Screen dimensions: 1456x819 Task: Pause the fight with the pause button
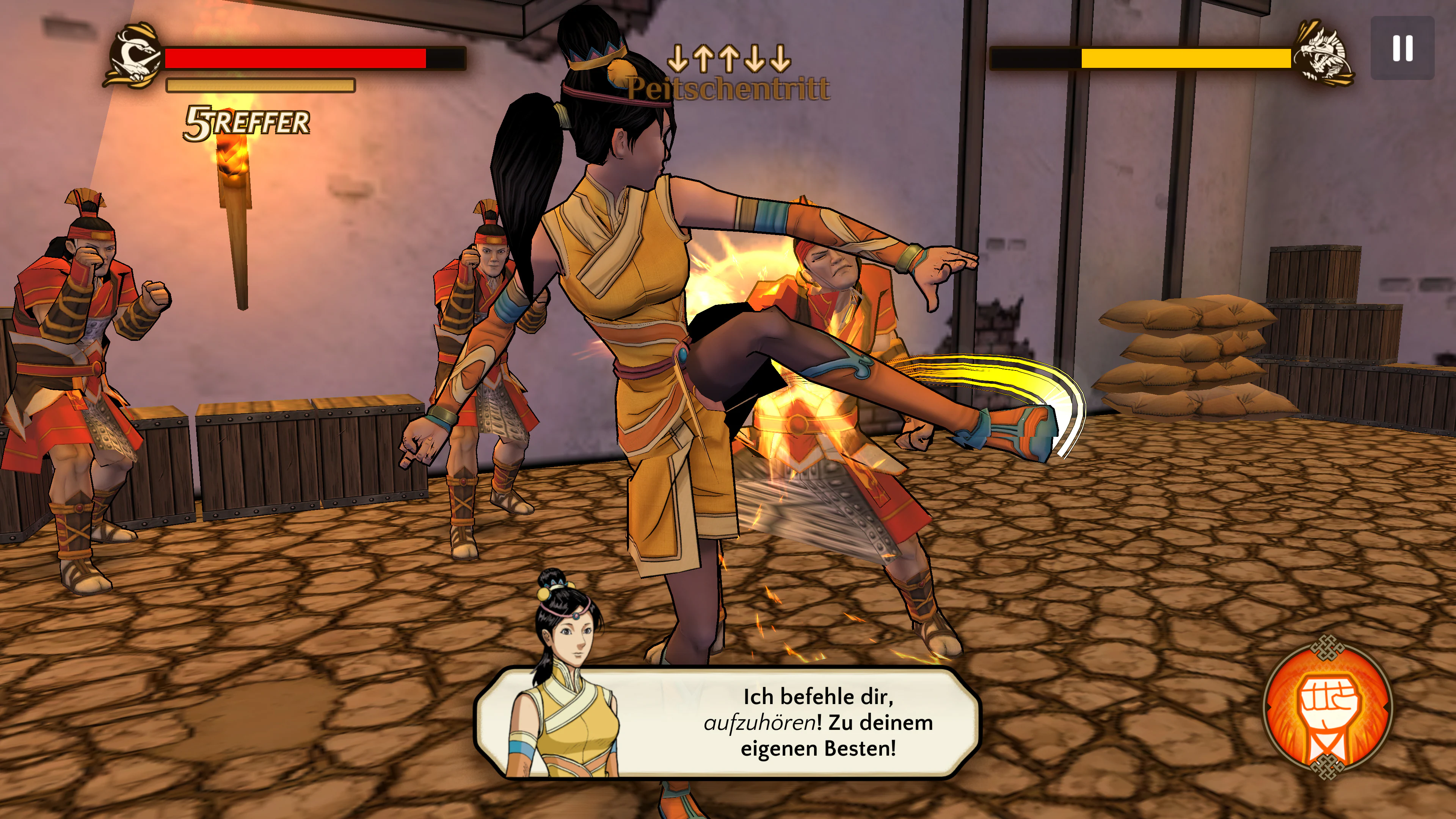[x=1402, y=48]
